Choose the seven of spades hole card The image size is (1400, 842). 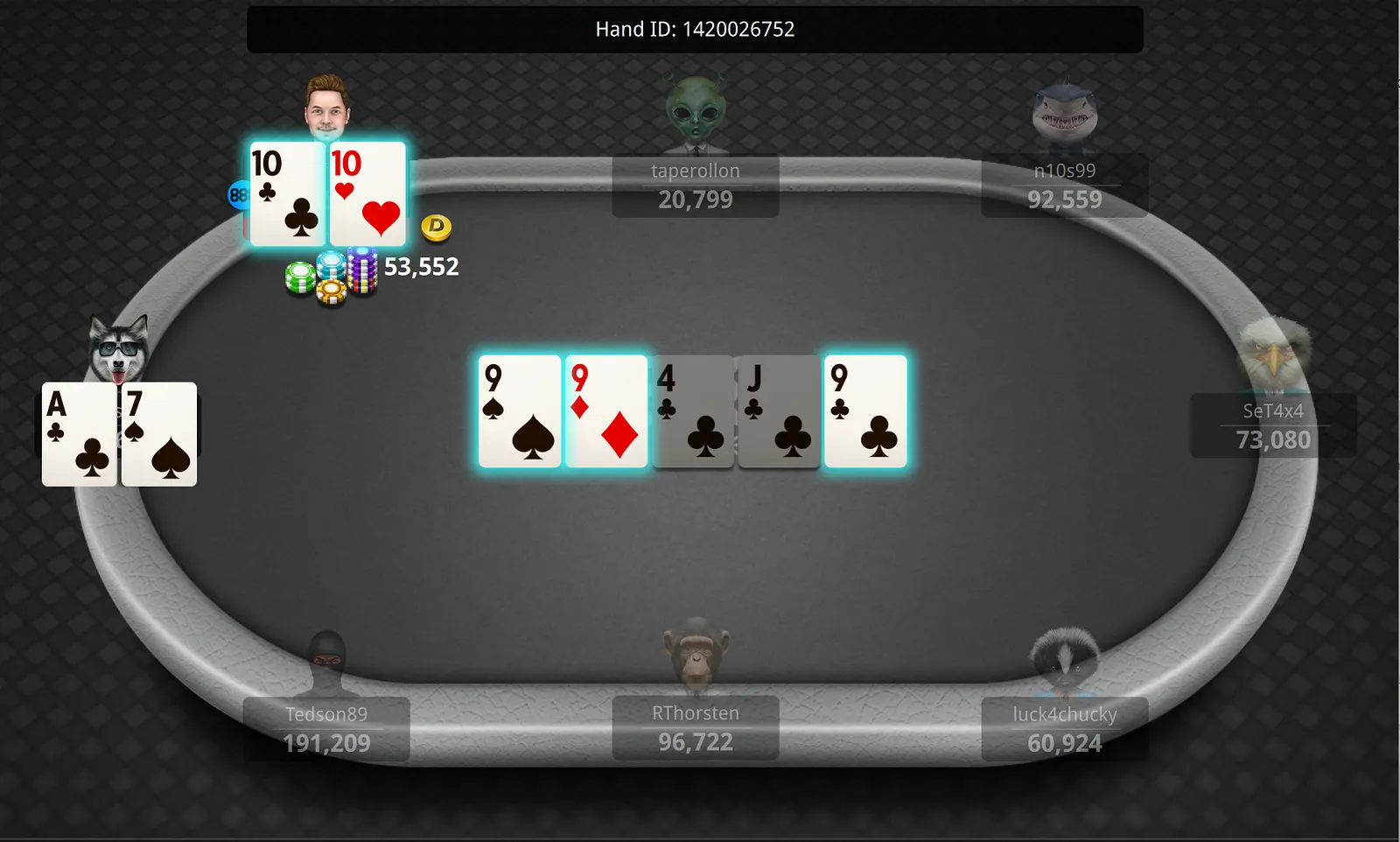coord(159,433)
